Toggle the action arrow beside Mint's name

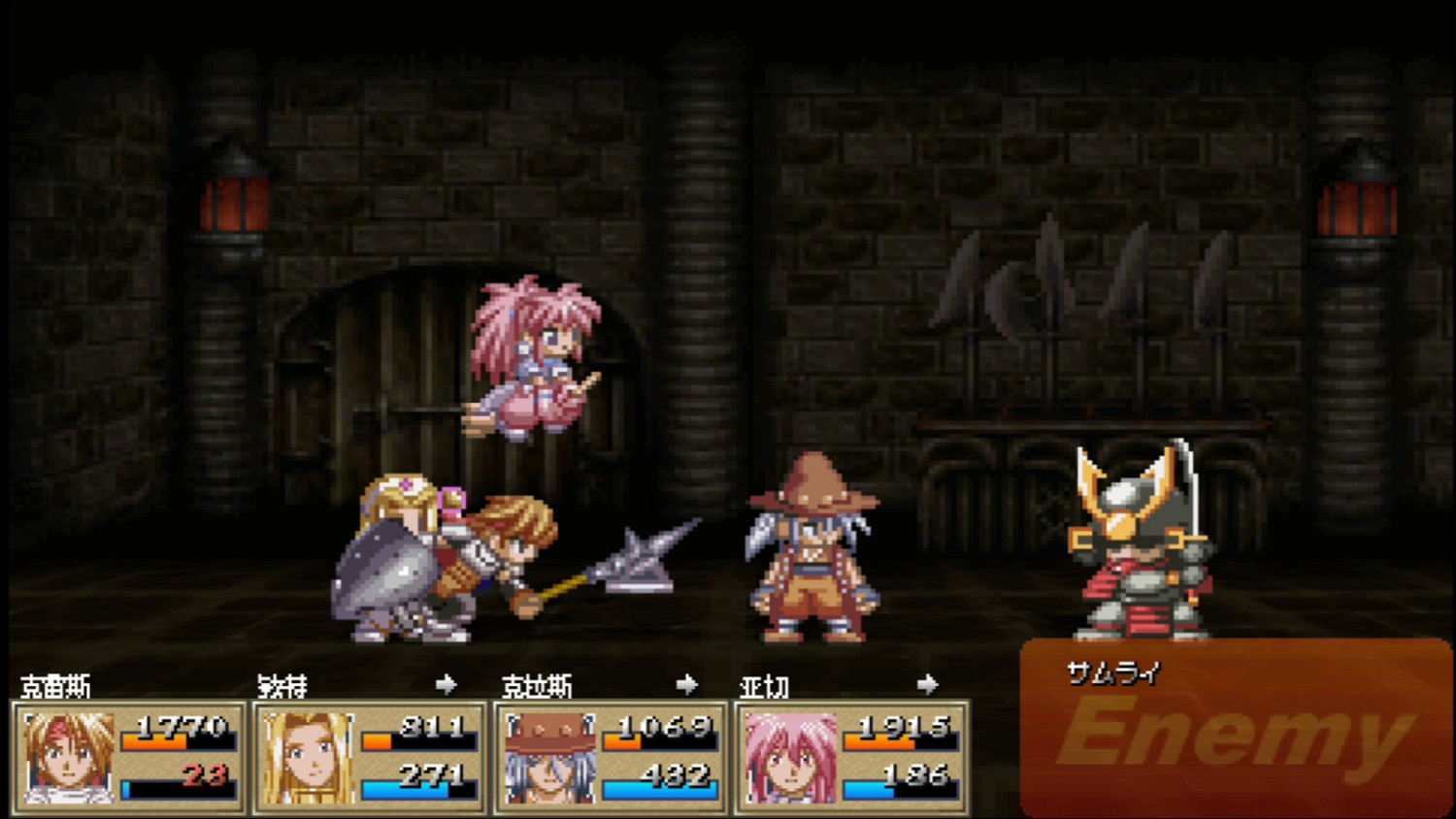pos(447,684)
